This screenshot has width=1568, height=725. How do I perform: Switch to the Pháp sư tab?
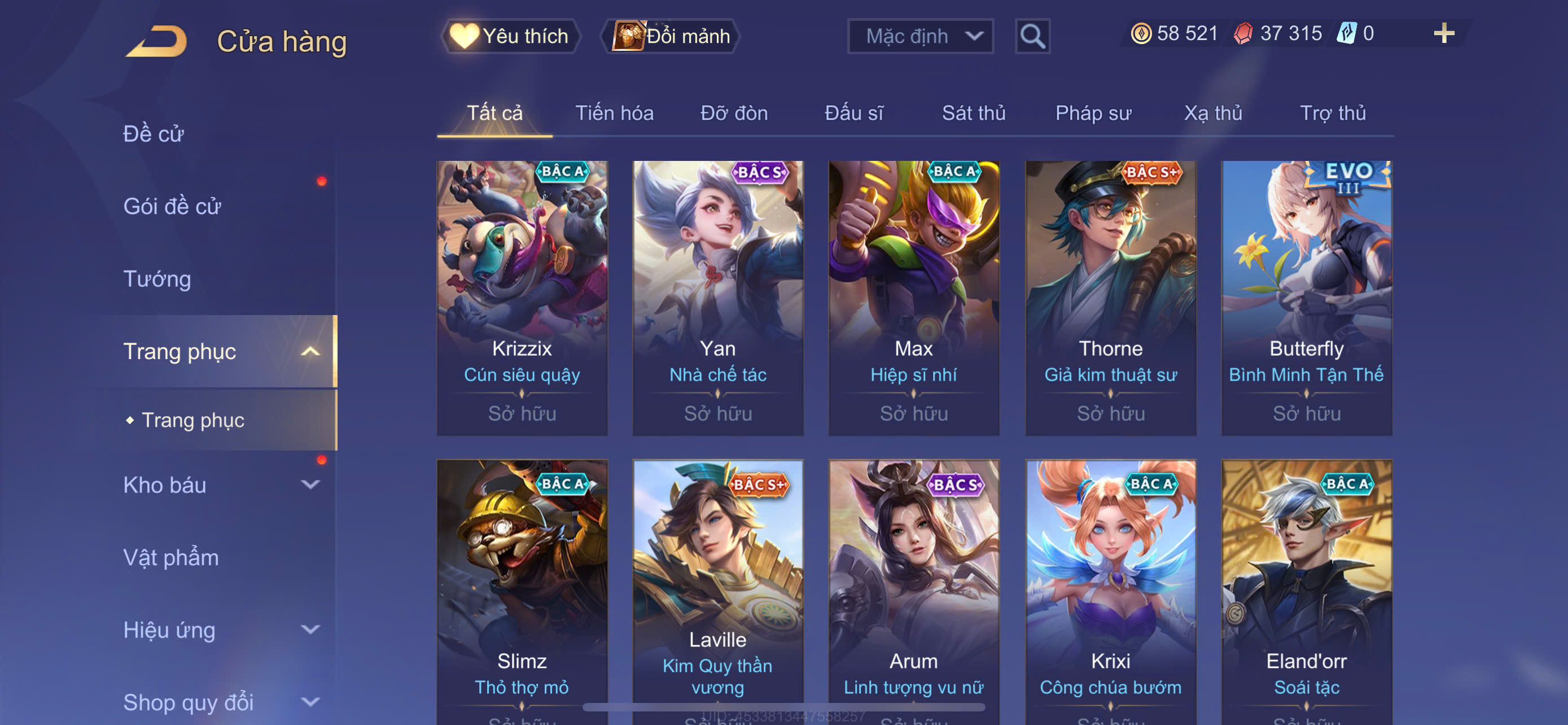(1093, 113)
